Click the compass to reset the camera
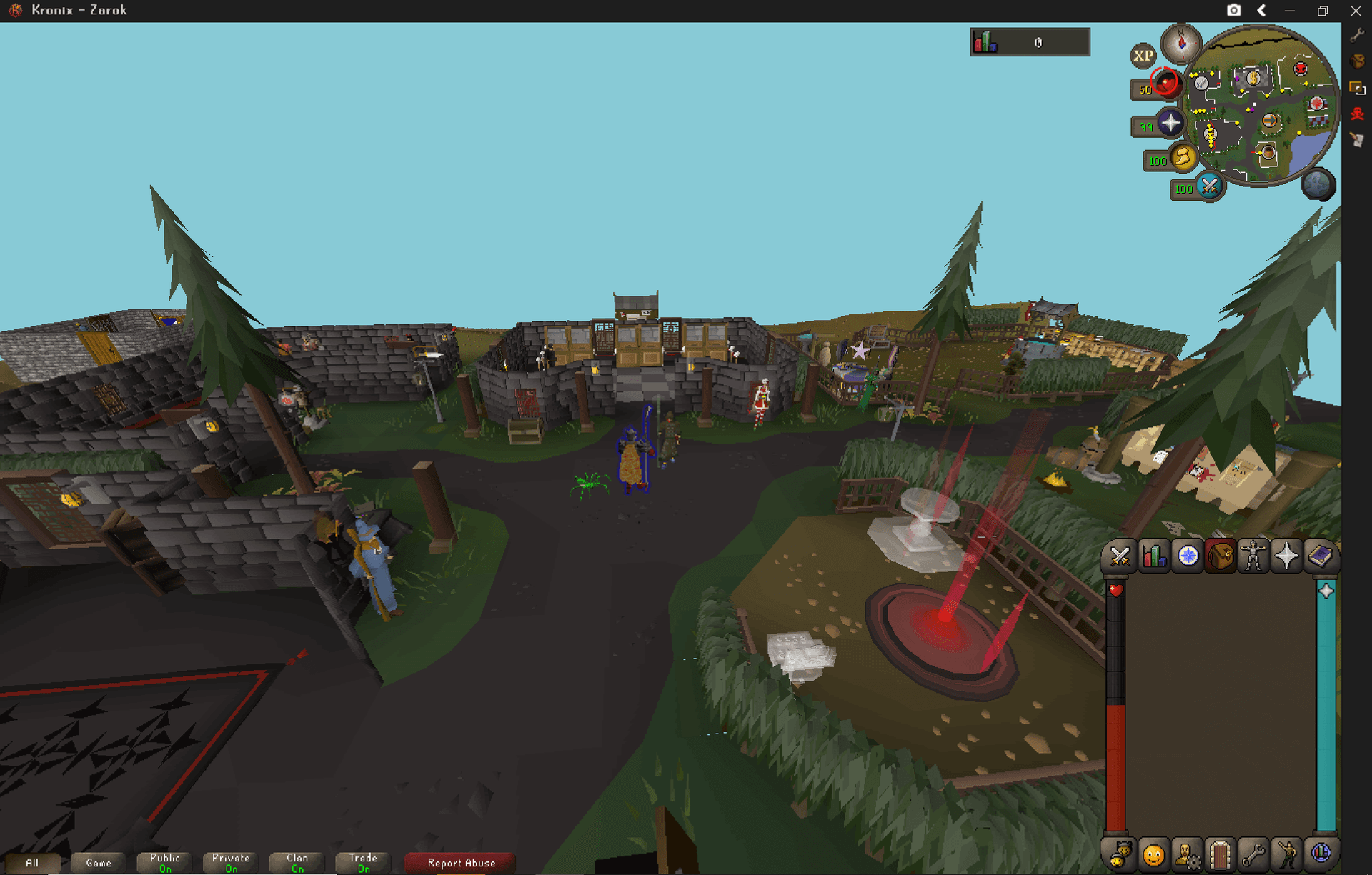 pyautogui.click(x=1180, y=44)
